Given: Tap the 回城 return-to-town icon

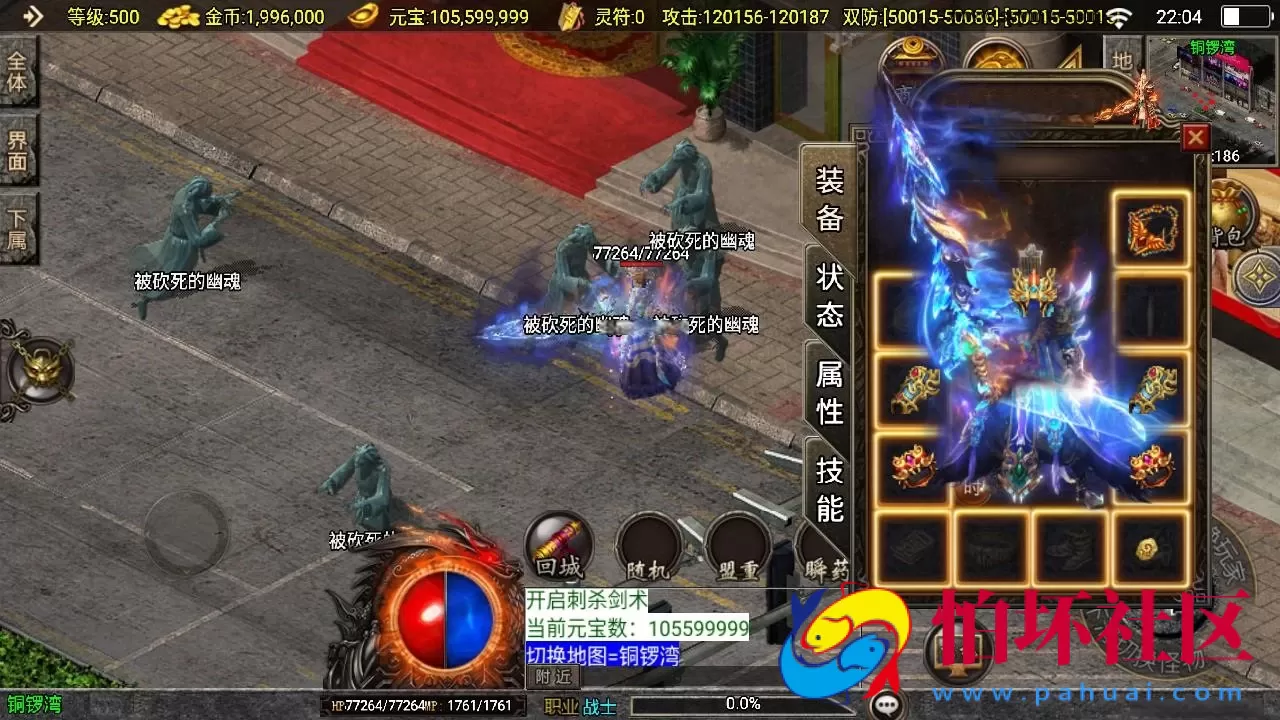Looking at the screenshot, I should (x=558, y=546).
